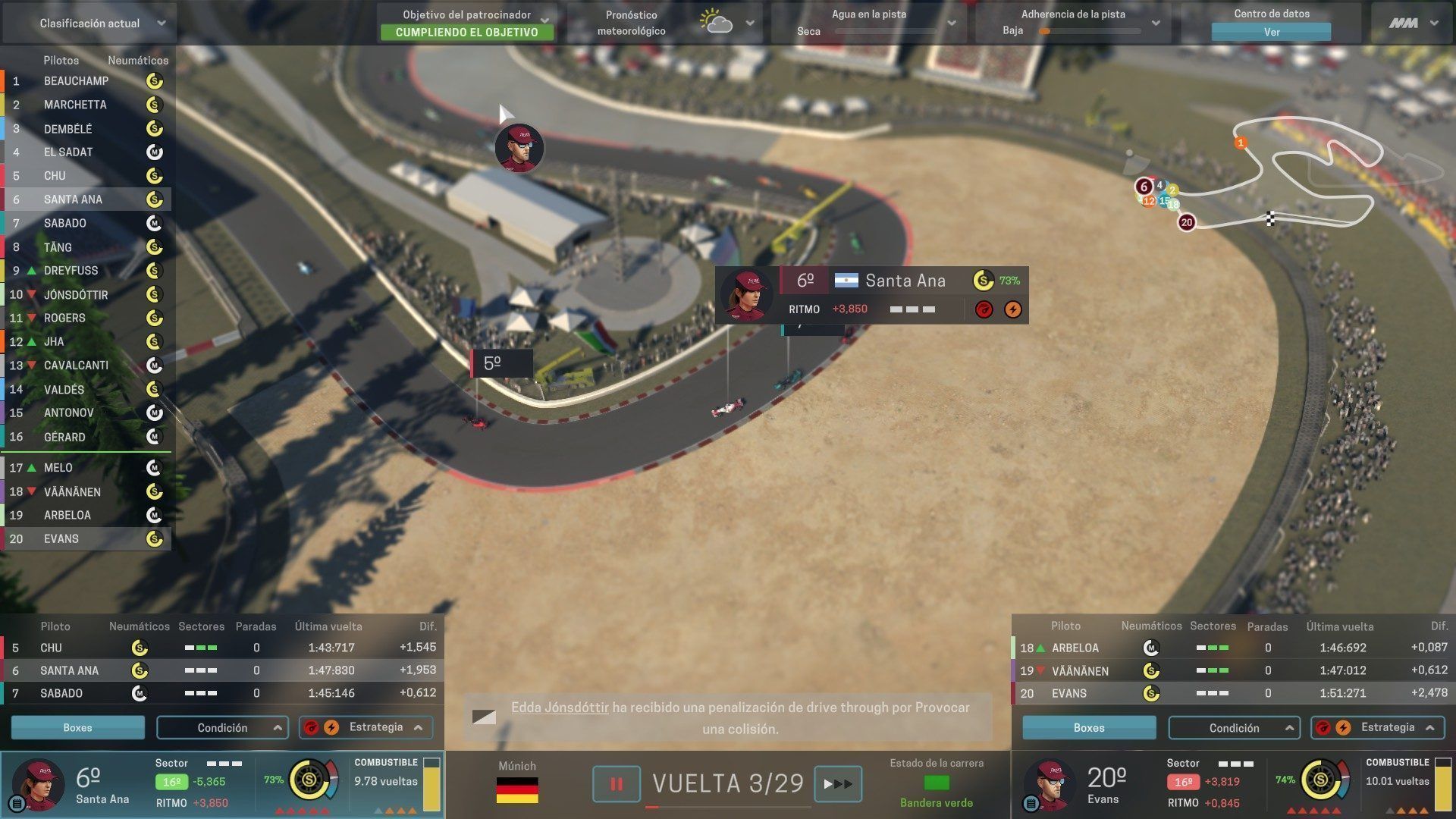Click the Ver button under Centro de datos
The image size is (1456, 819).
[1271, 32]
